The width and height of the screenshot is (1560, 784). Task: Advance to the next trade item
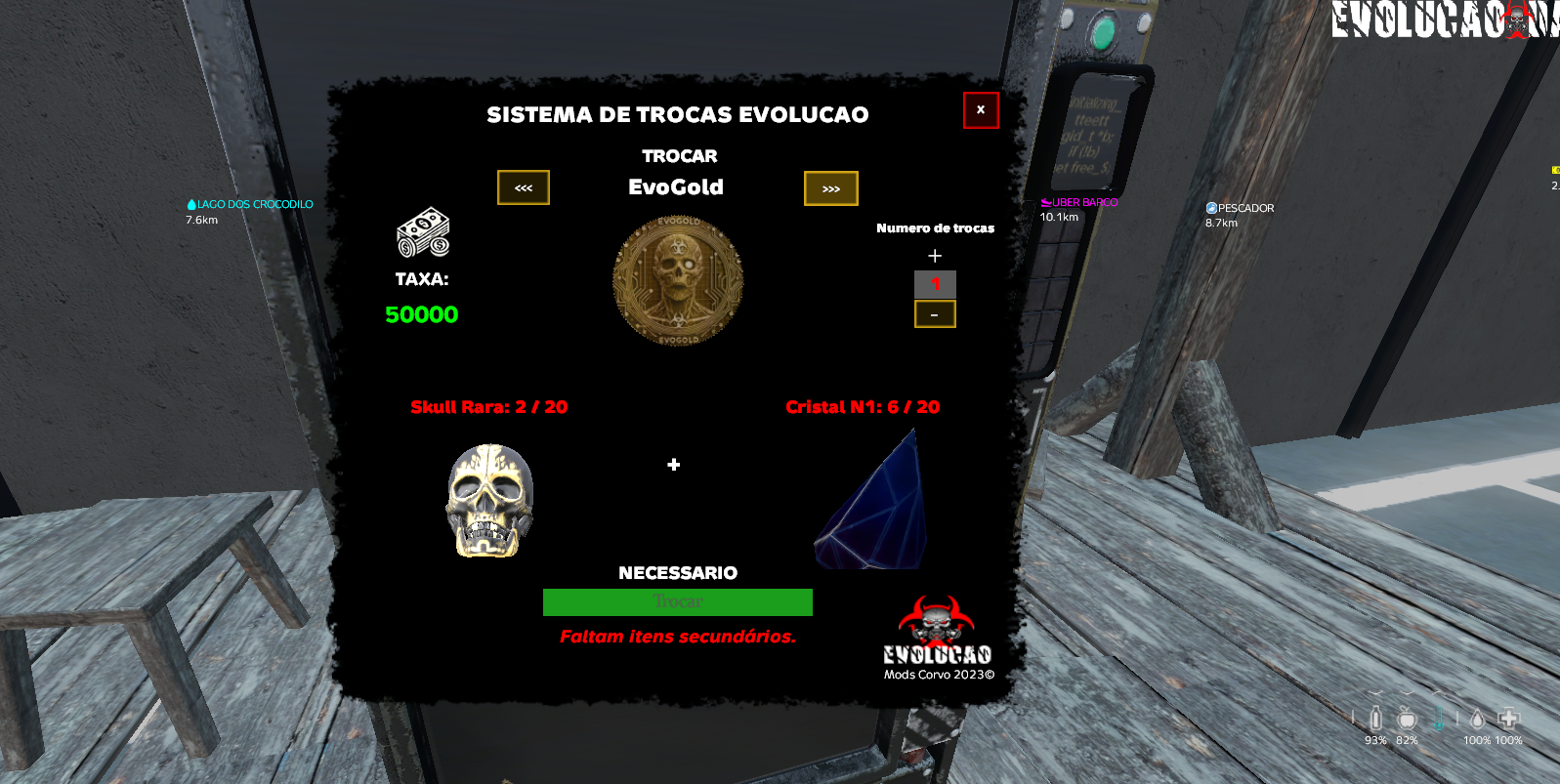point(830,188)
